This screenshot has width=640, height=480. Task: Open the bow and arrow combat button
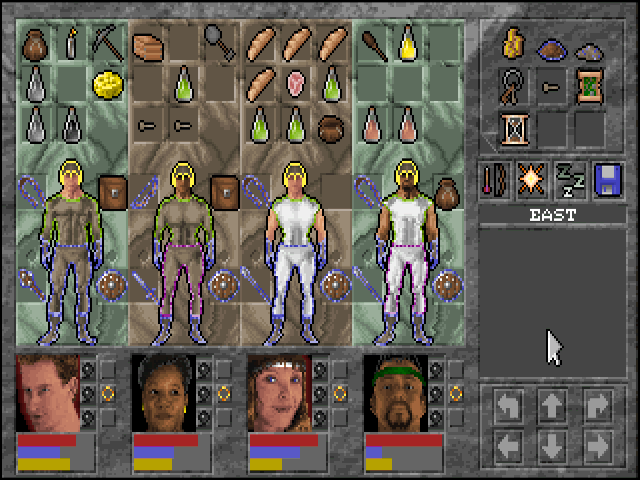495,179
